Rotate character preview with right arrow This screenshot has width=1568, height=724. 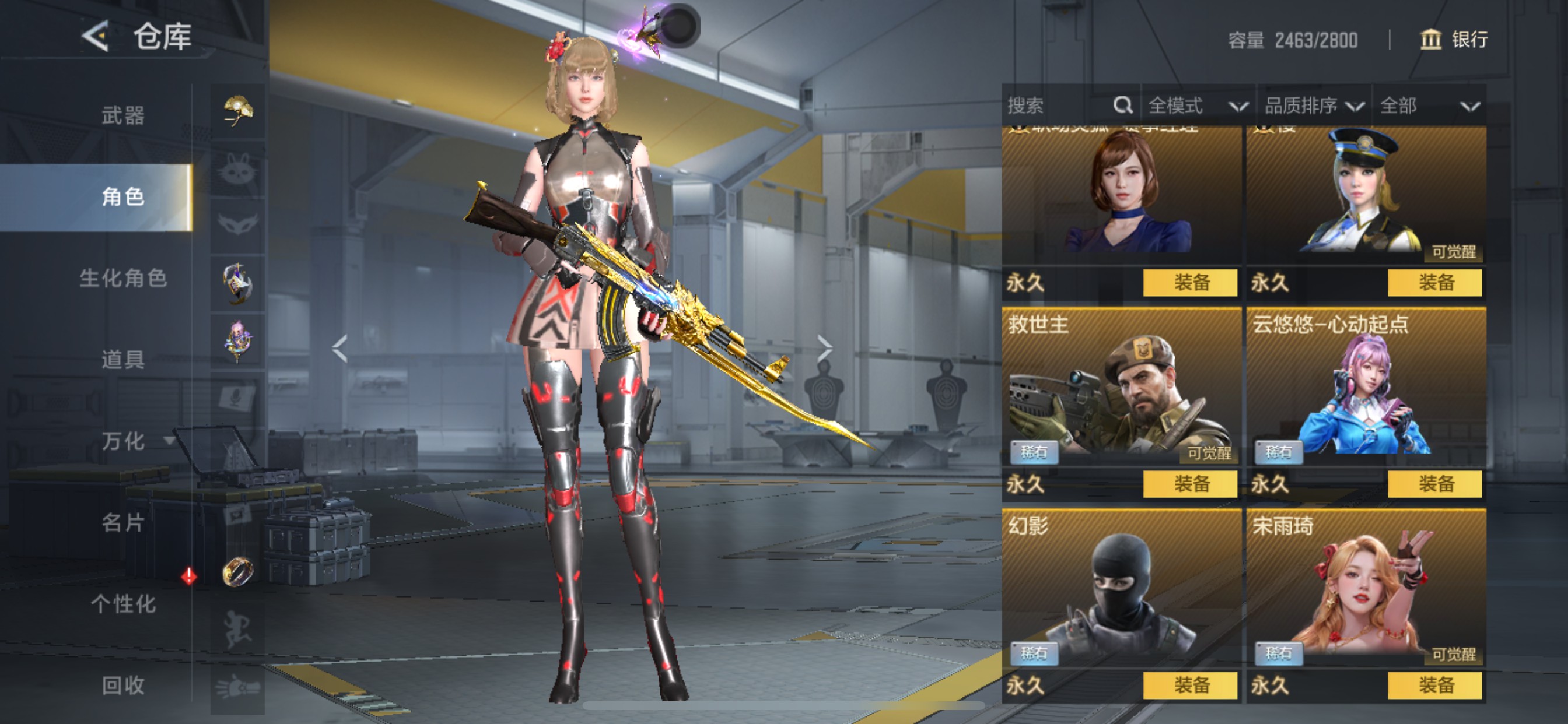click(x=825, y=349)
